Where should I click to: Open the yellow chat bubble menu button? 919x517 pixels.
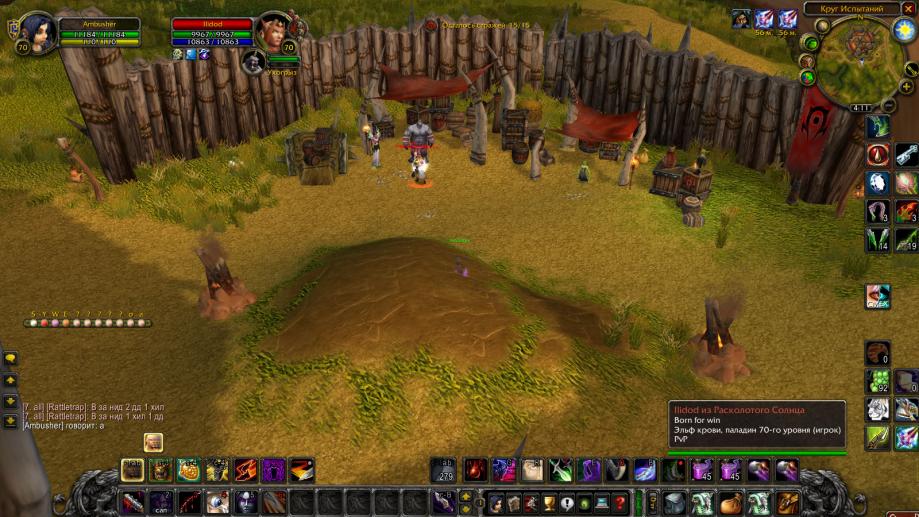coord(11,358)
